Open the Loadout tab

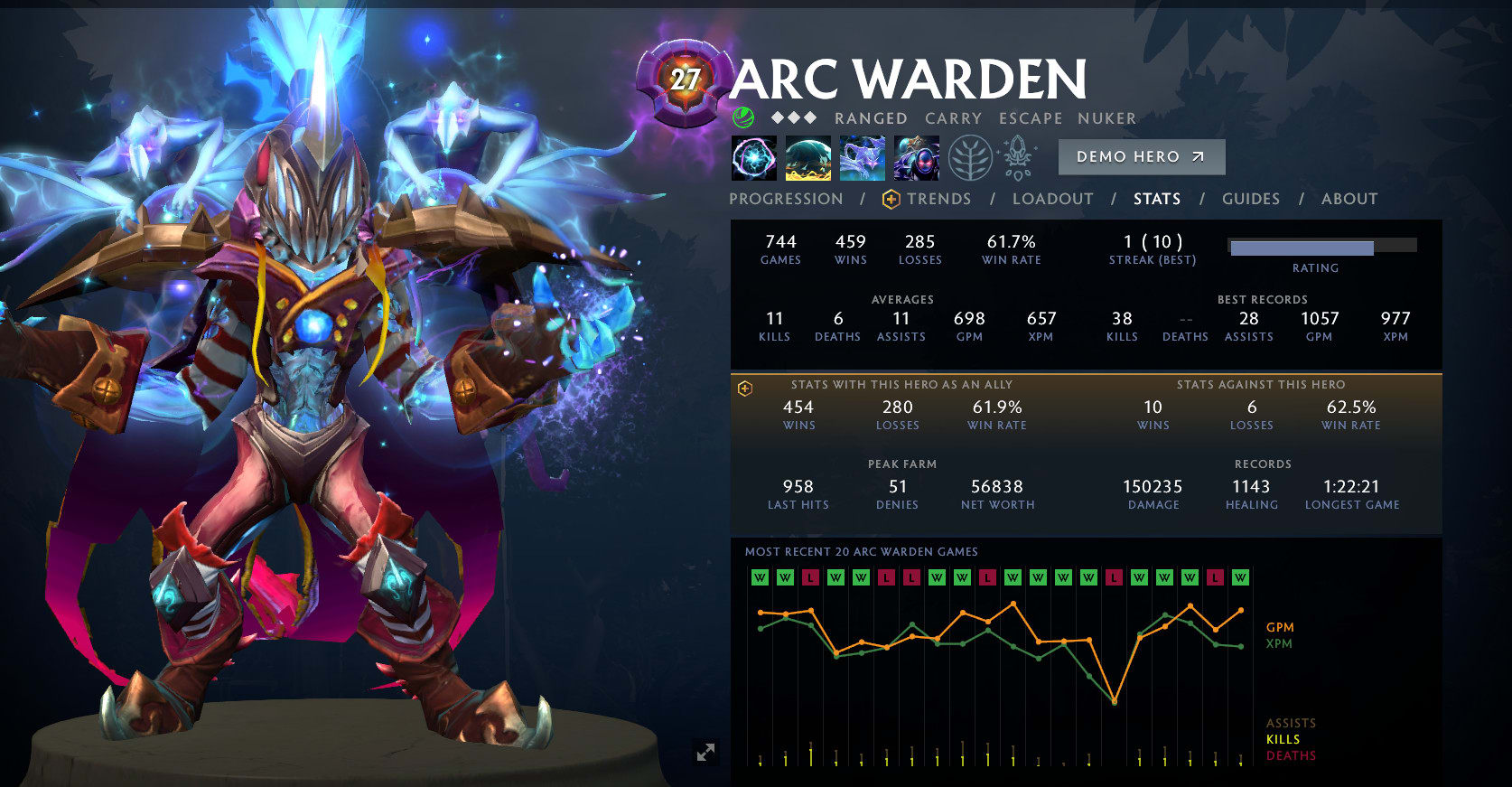click(1052, 199)
